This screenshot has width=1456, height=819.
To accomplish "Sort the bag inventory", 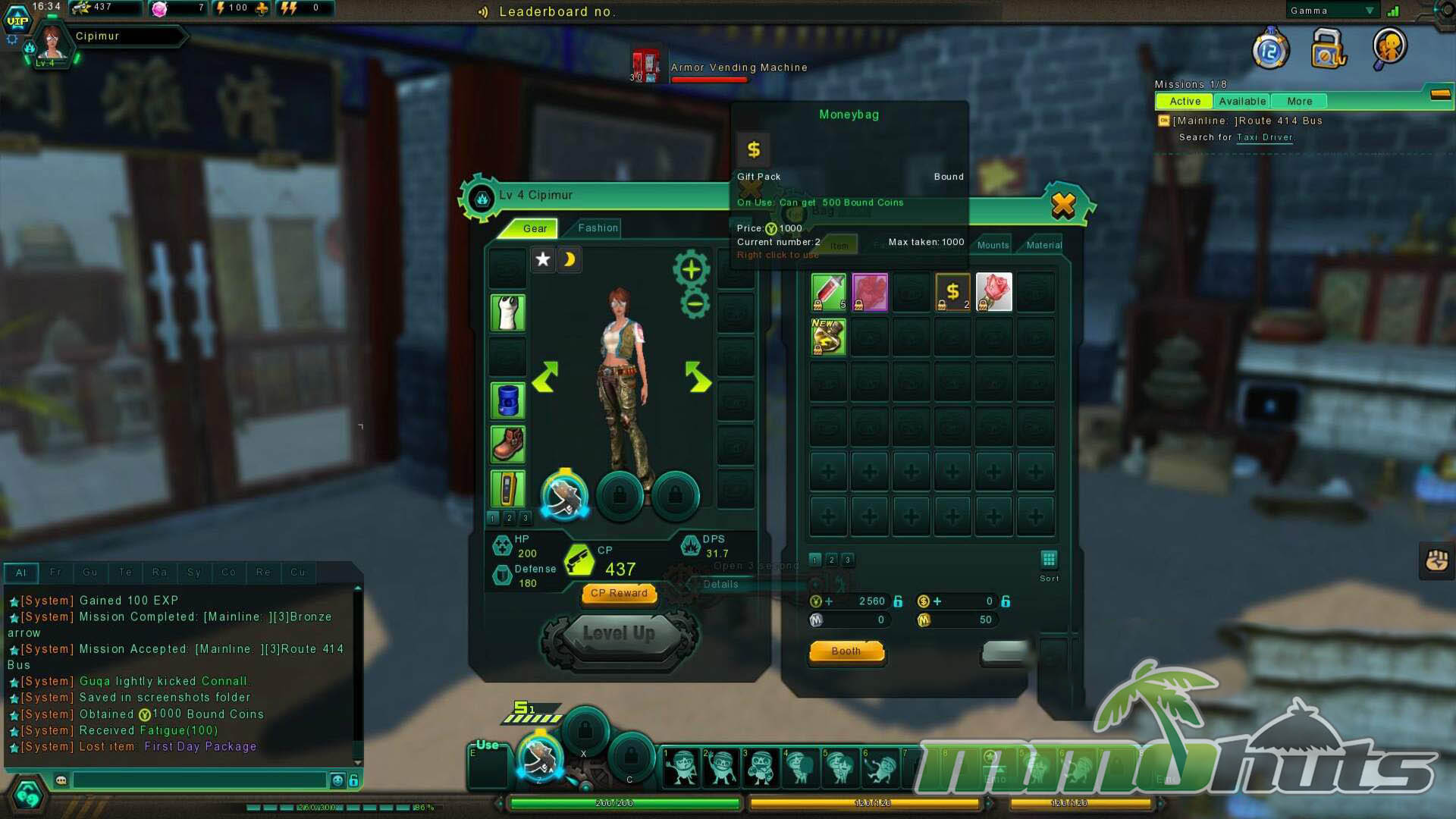I will coord(1049,560).
